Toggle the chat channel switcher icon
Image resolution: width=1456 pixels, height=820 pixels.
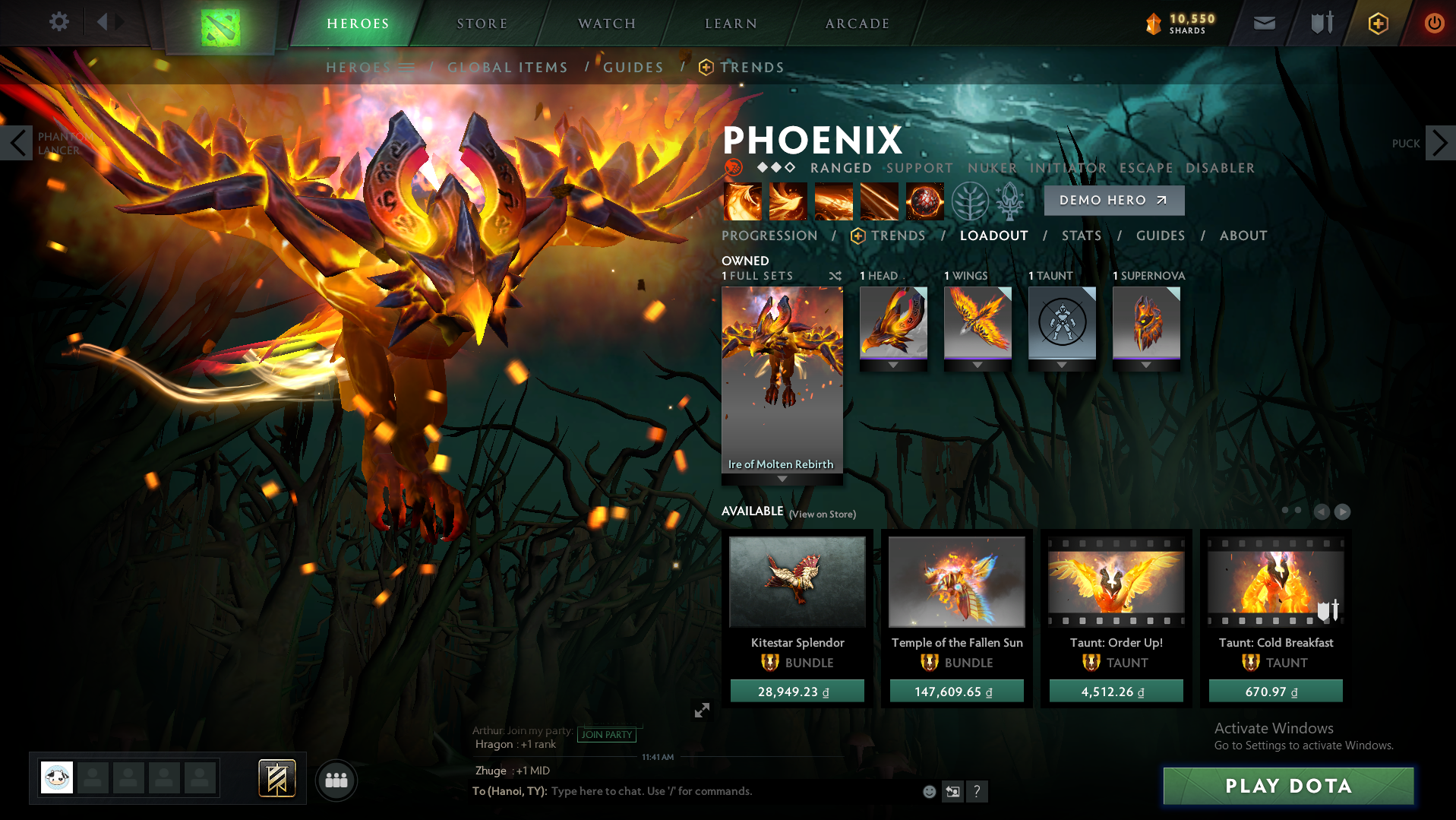tap(952, 791)
